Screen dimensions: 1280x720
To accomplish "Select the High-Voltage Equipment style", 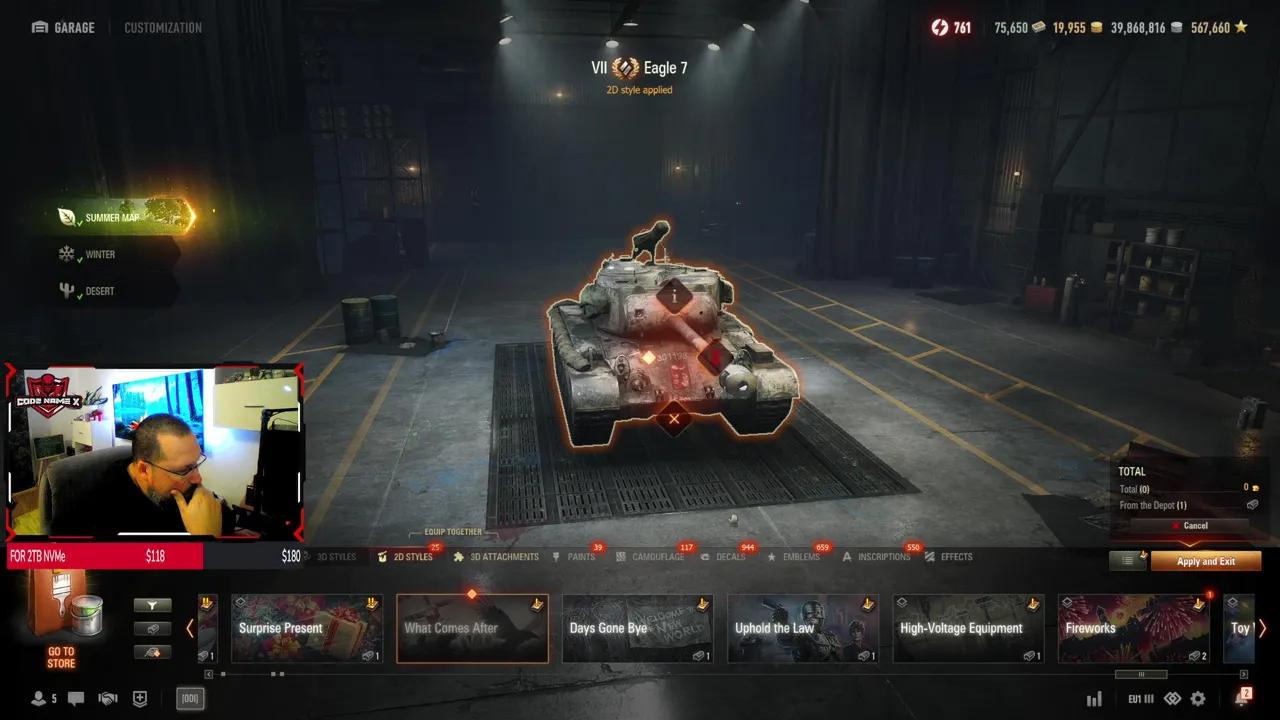I will coord(968,629).
